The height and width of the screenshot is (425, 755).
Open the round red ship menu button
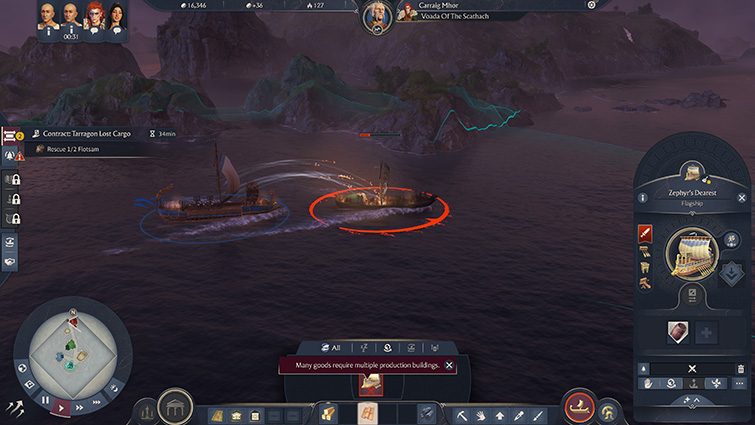pyautogui.click(x=578, y=408)
